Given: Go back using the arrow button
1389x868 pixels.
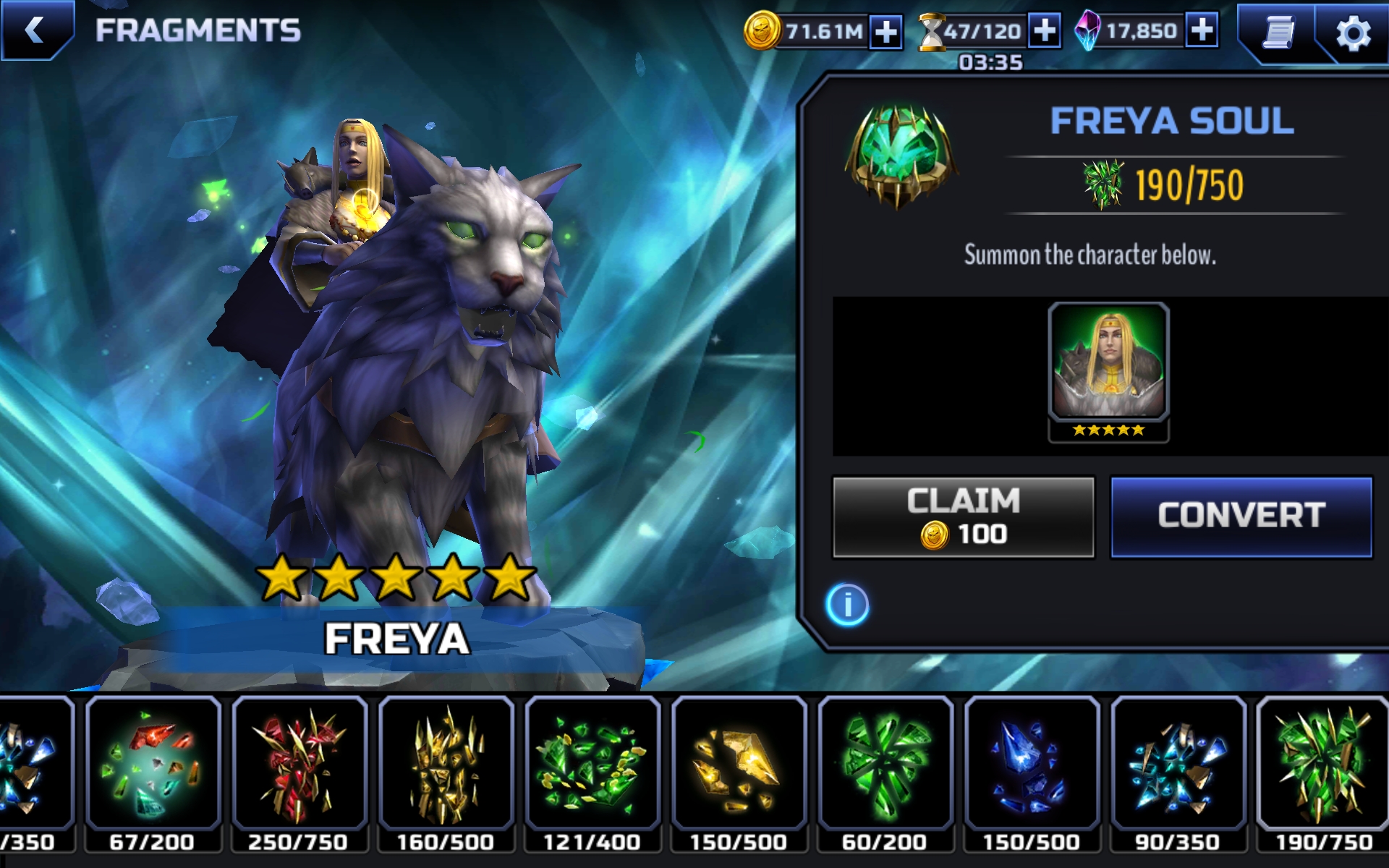Looking at the screenshot, I should (x=35, y=30).
